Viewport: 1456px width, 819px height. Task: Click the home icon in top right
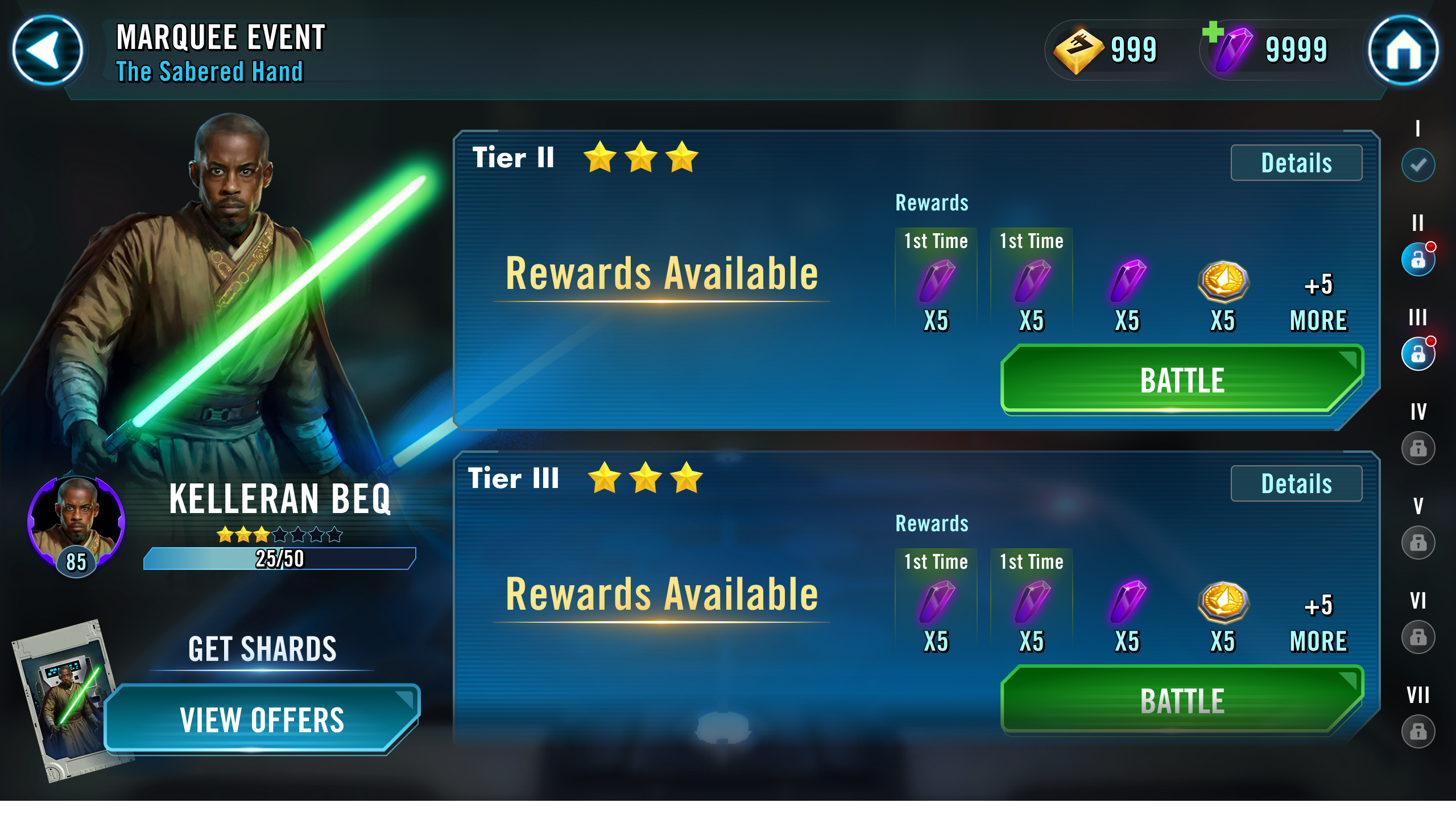[1405, 51]
